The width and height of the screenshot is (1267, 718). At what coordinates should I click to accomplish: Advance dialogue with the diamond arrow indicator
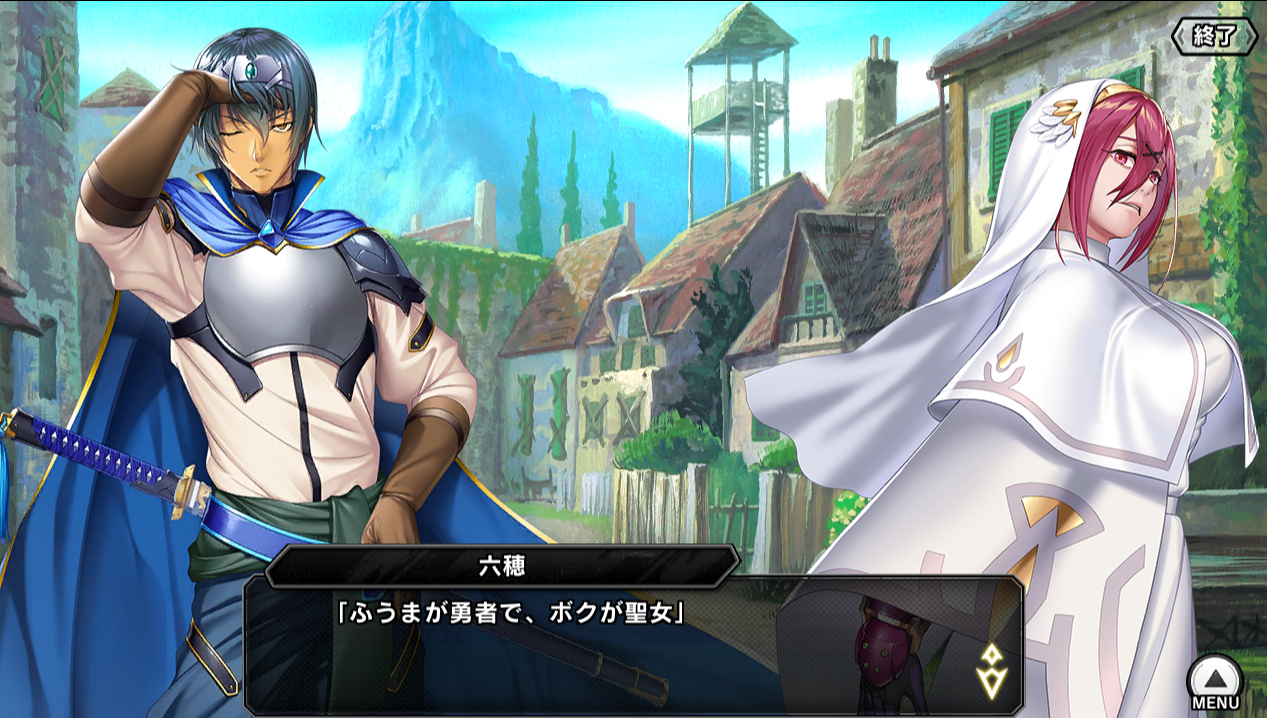pos(991,670)
